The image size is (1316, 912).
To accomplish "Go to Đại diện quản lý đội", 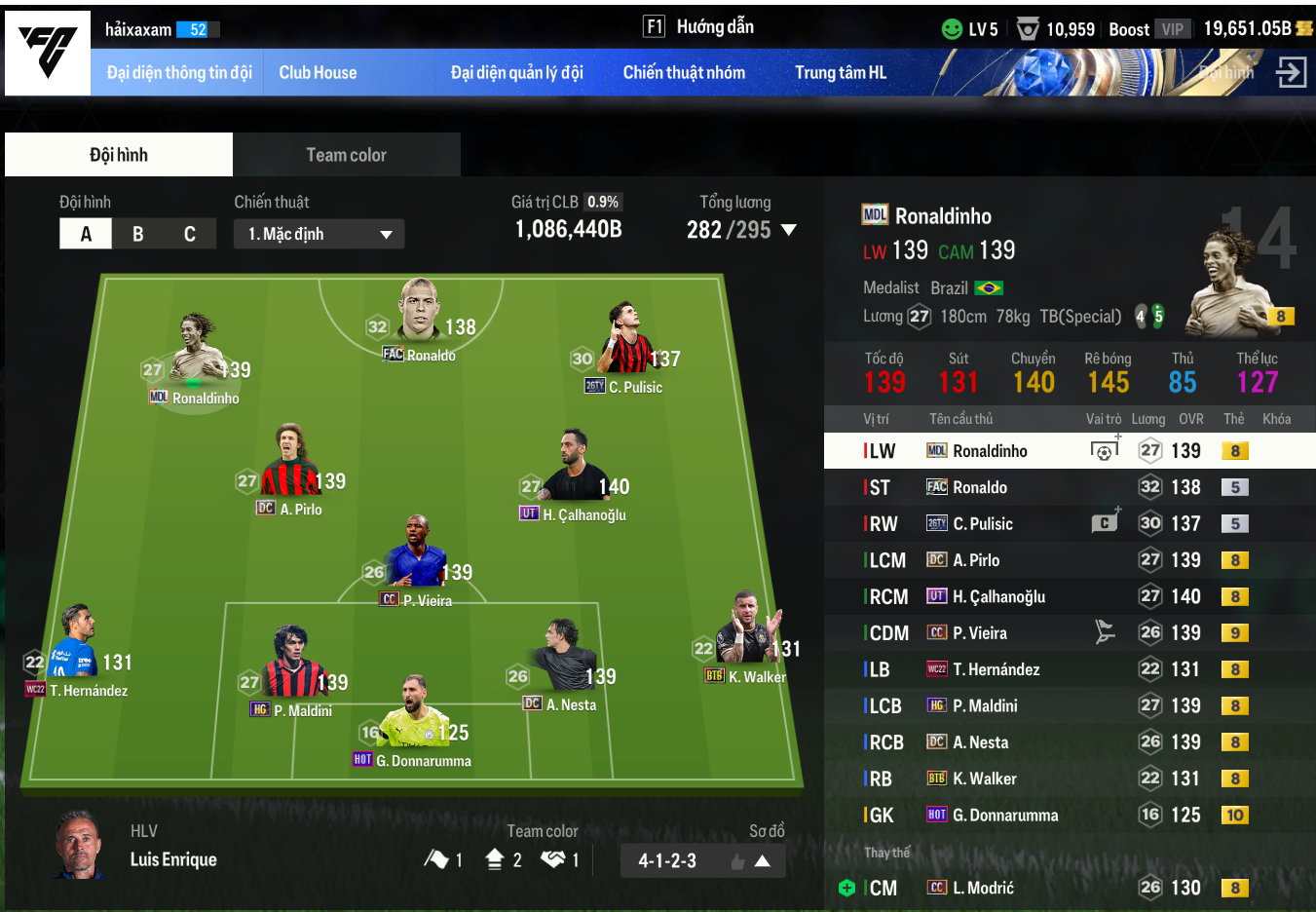I will 516,73.
